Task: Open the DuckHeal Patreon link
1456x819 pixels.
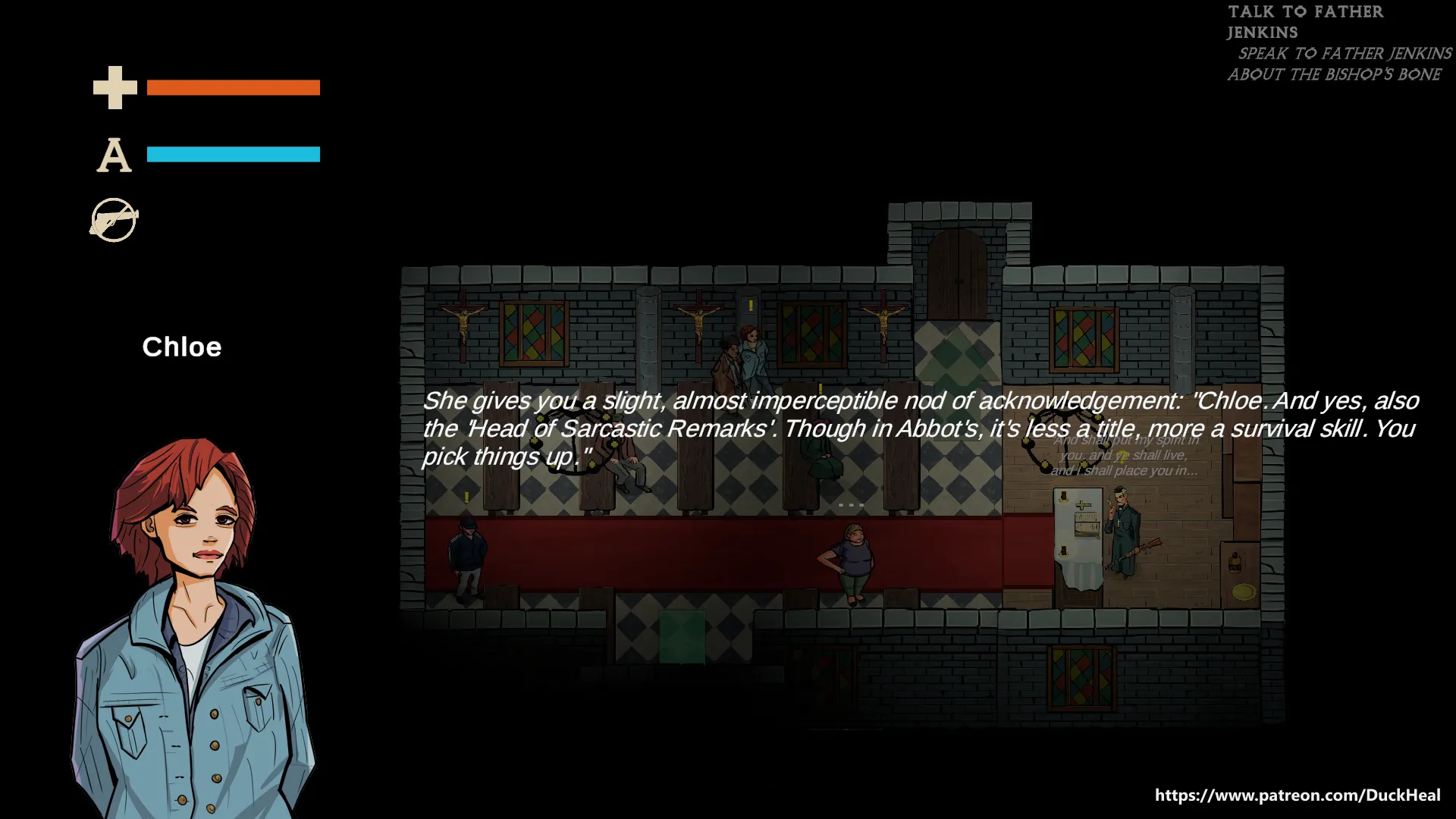Action: 1297,795
